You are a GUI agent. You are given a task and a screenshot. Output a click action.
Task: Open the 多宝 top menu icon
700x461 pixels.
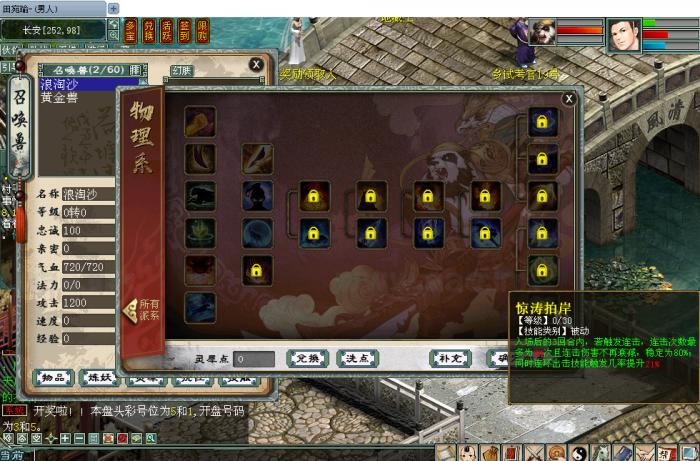point(132,29)
